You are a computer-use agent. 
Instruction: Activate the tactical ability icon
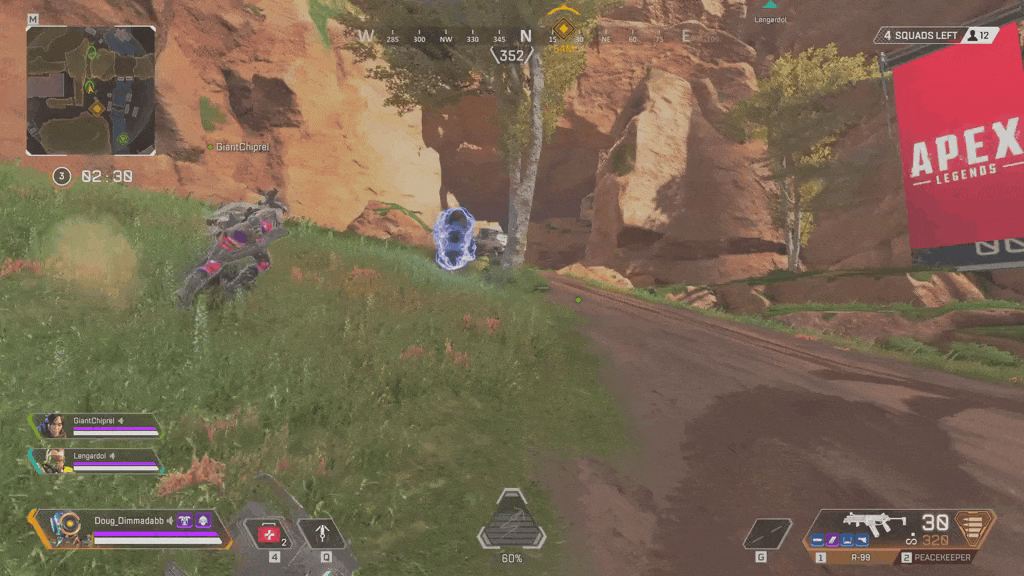322,534
